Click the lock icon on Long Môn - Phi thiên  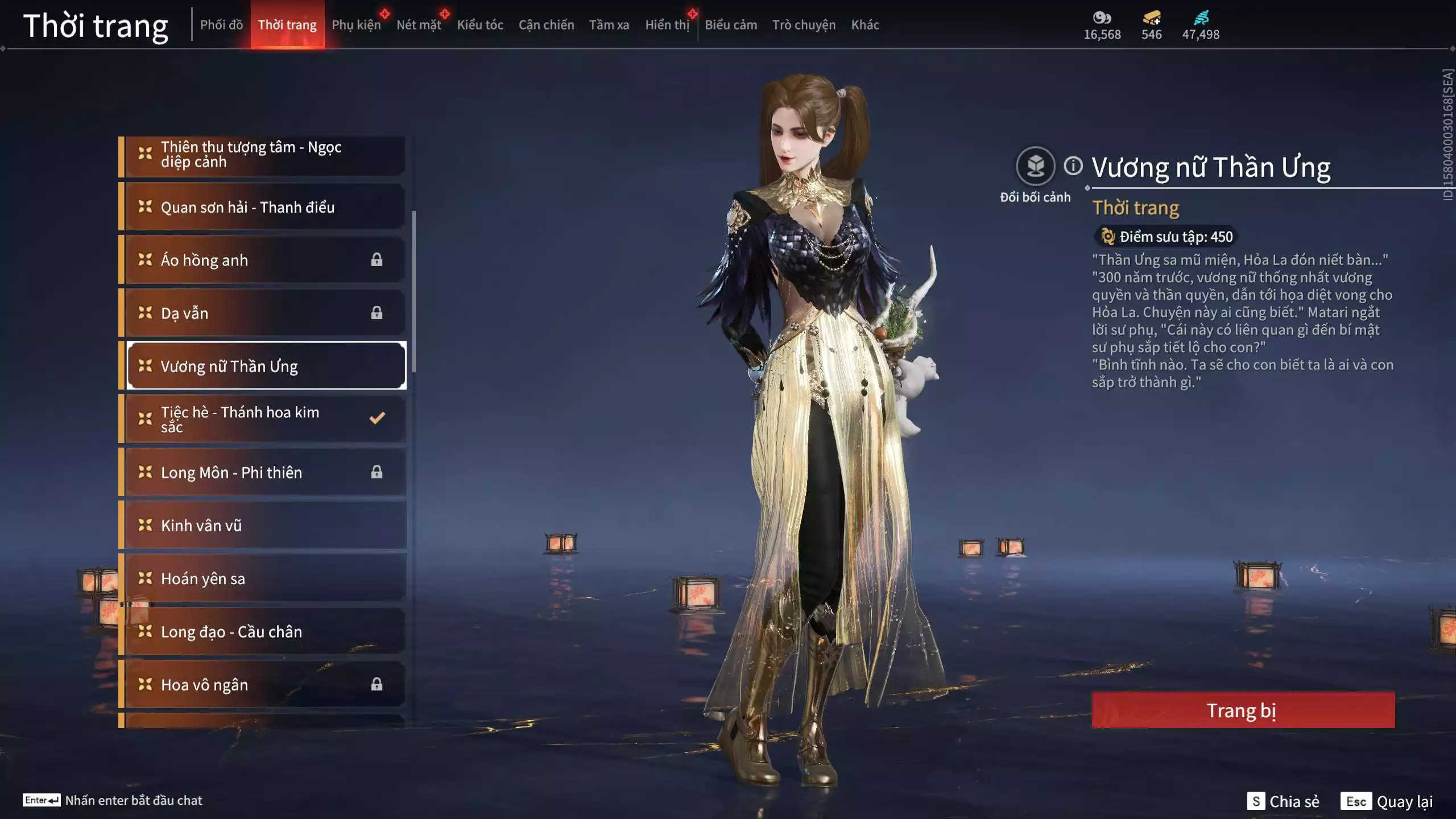tap(378, 471)
